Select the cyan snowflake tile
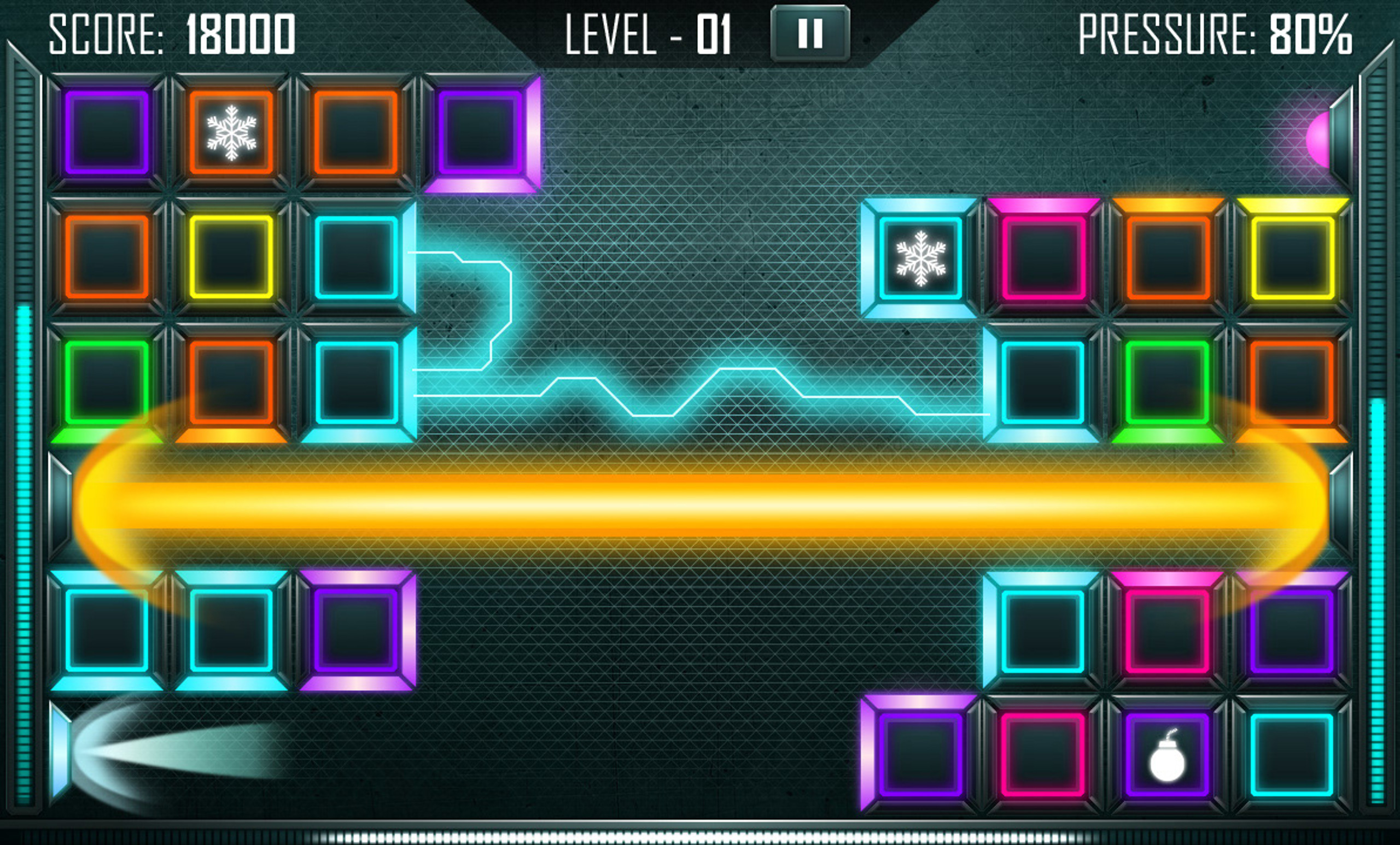1400x845 pixels. [920, 259]
